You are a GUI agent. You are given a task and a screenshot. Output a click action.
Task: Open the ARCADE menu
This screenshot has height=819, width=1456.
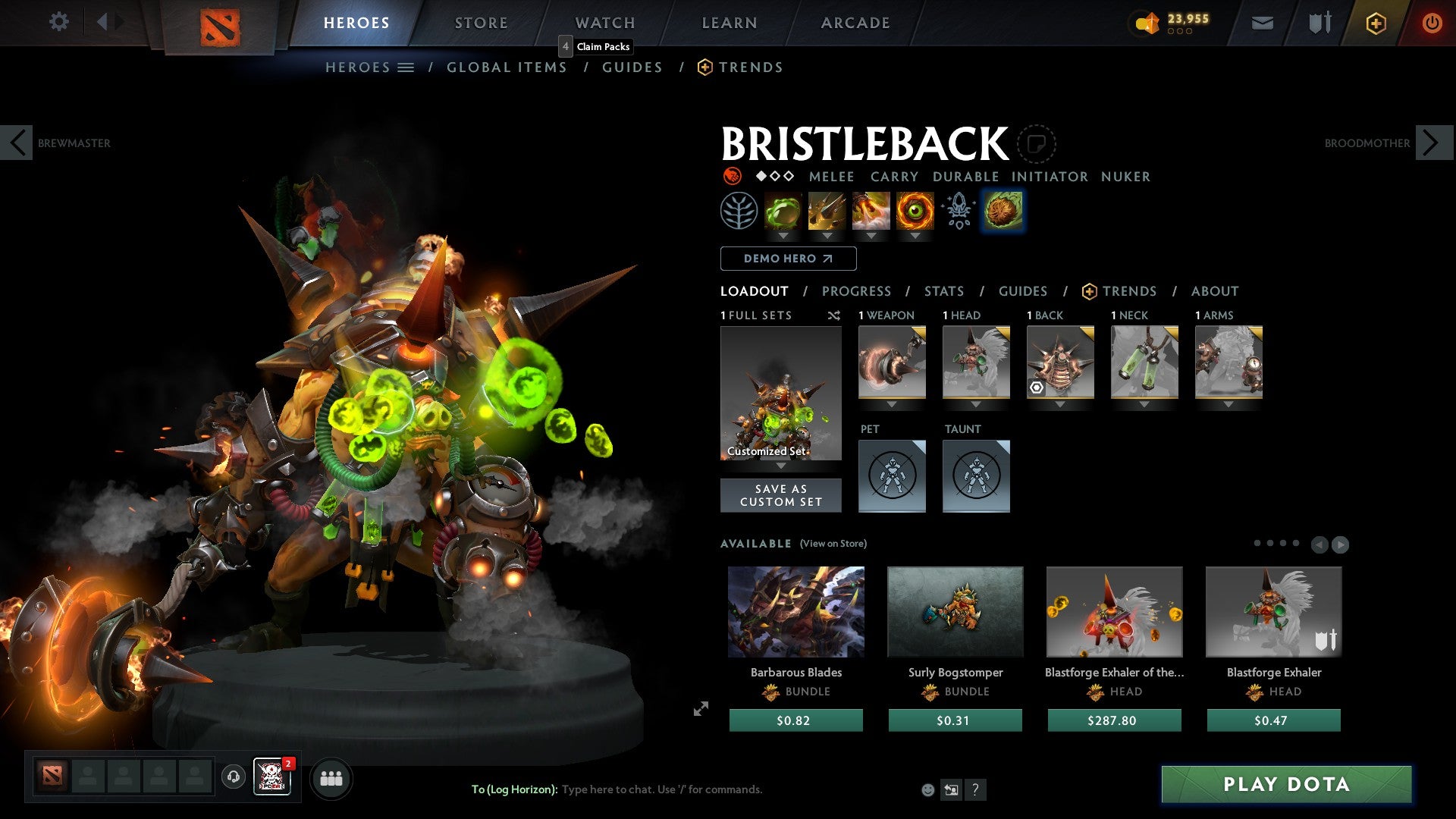pos(855,23)
